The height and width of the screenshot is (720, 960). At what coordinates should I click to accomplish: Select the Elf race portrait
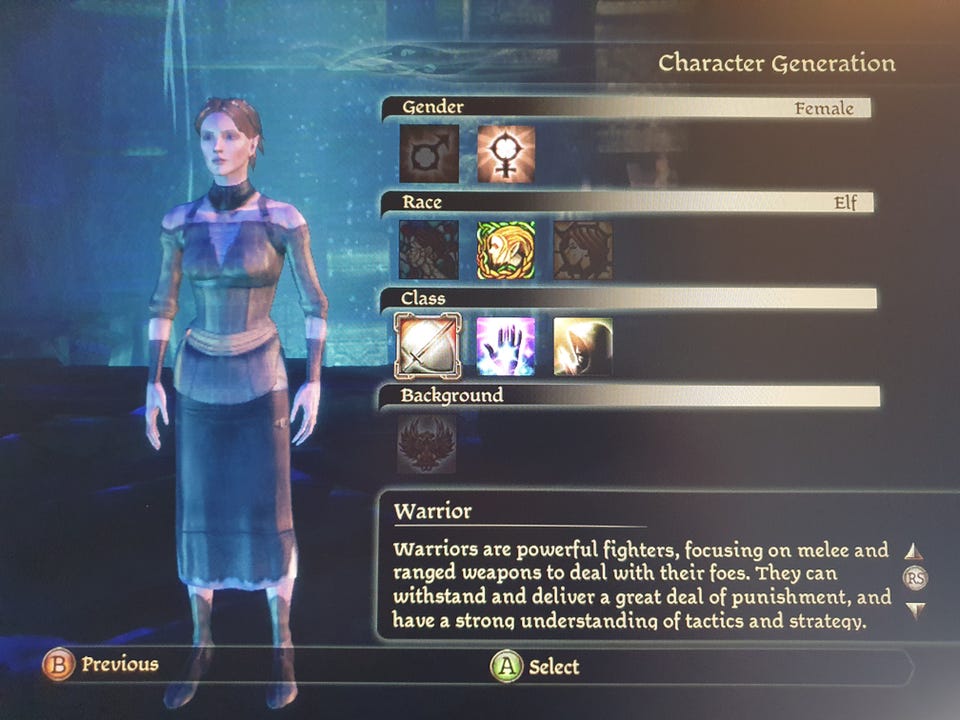tap(506, 250)
